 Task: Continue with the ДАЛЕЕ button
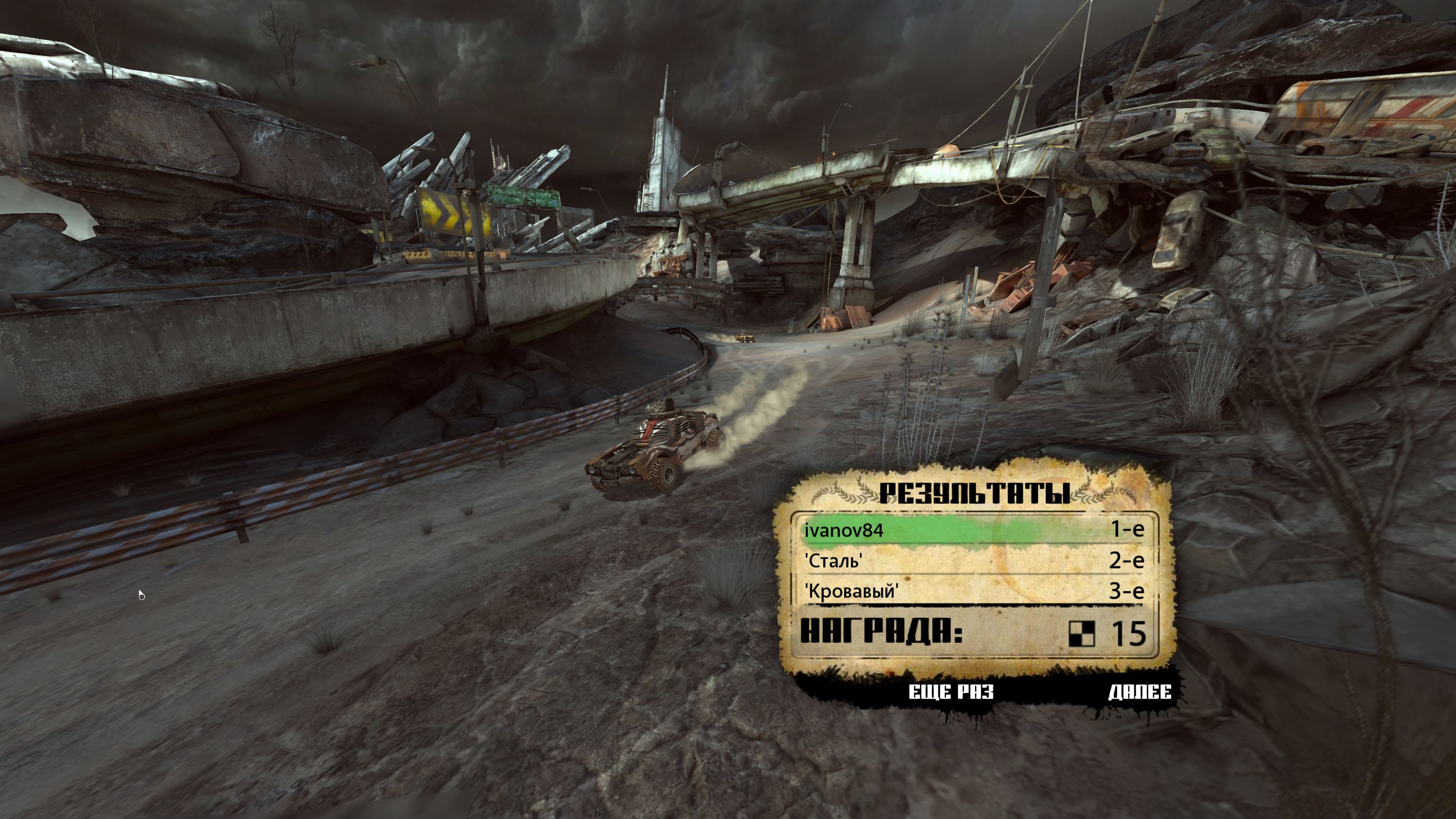point(1139,692)
